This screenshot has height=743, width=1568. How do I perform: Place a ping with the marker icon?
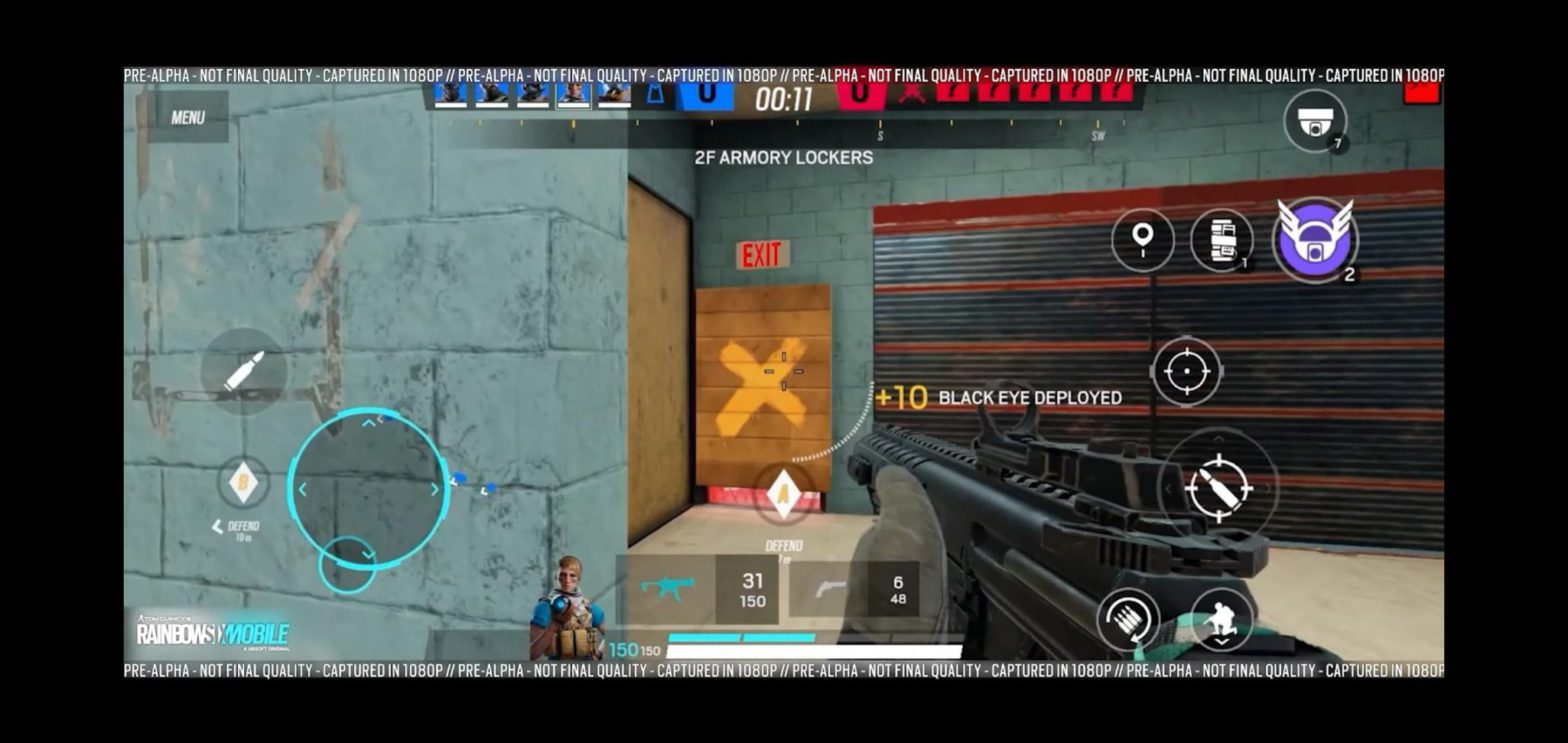(1142, 240)
